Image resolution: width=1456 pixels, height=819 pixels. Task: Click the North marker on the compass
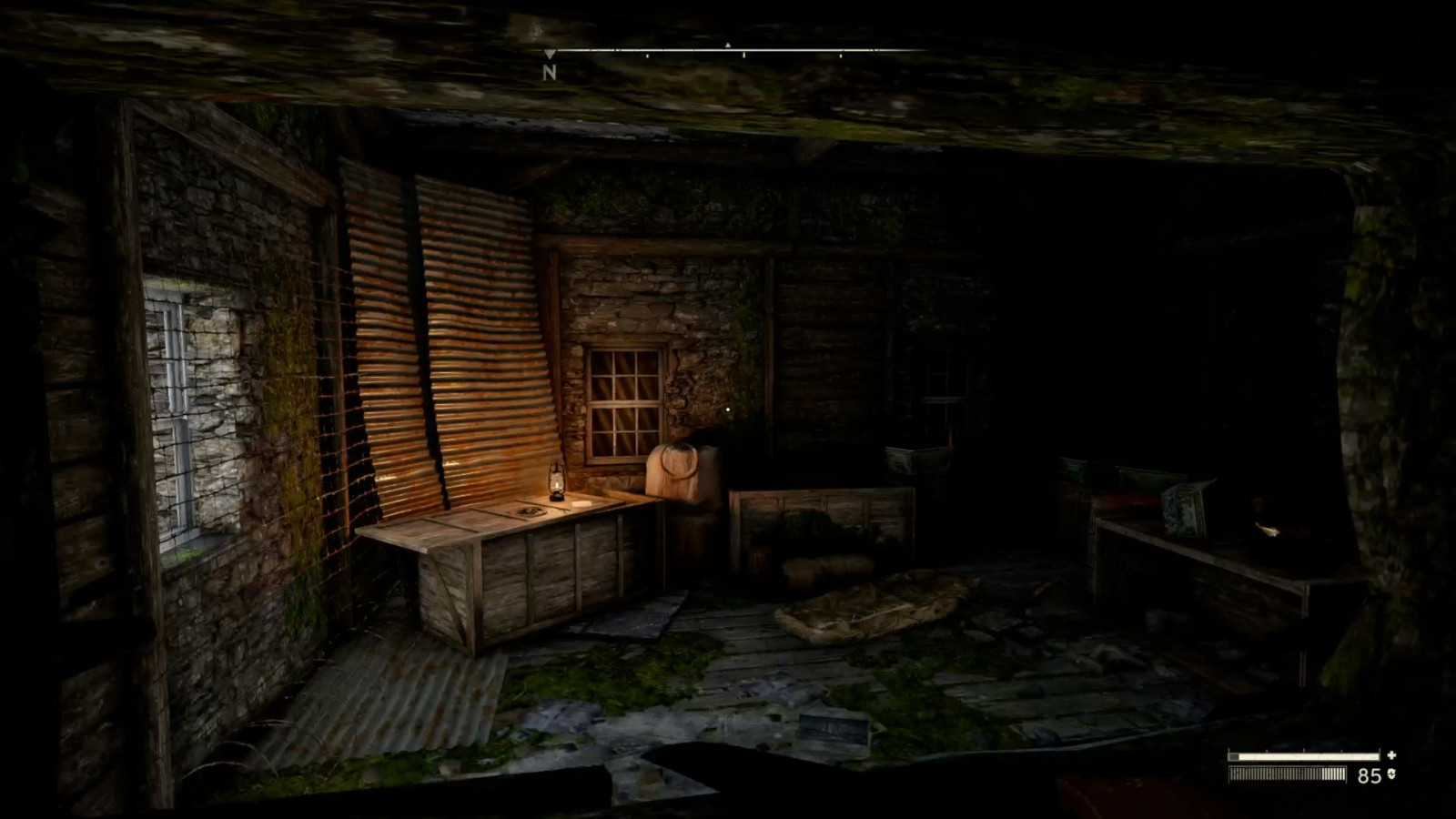549,71
